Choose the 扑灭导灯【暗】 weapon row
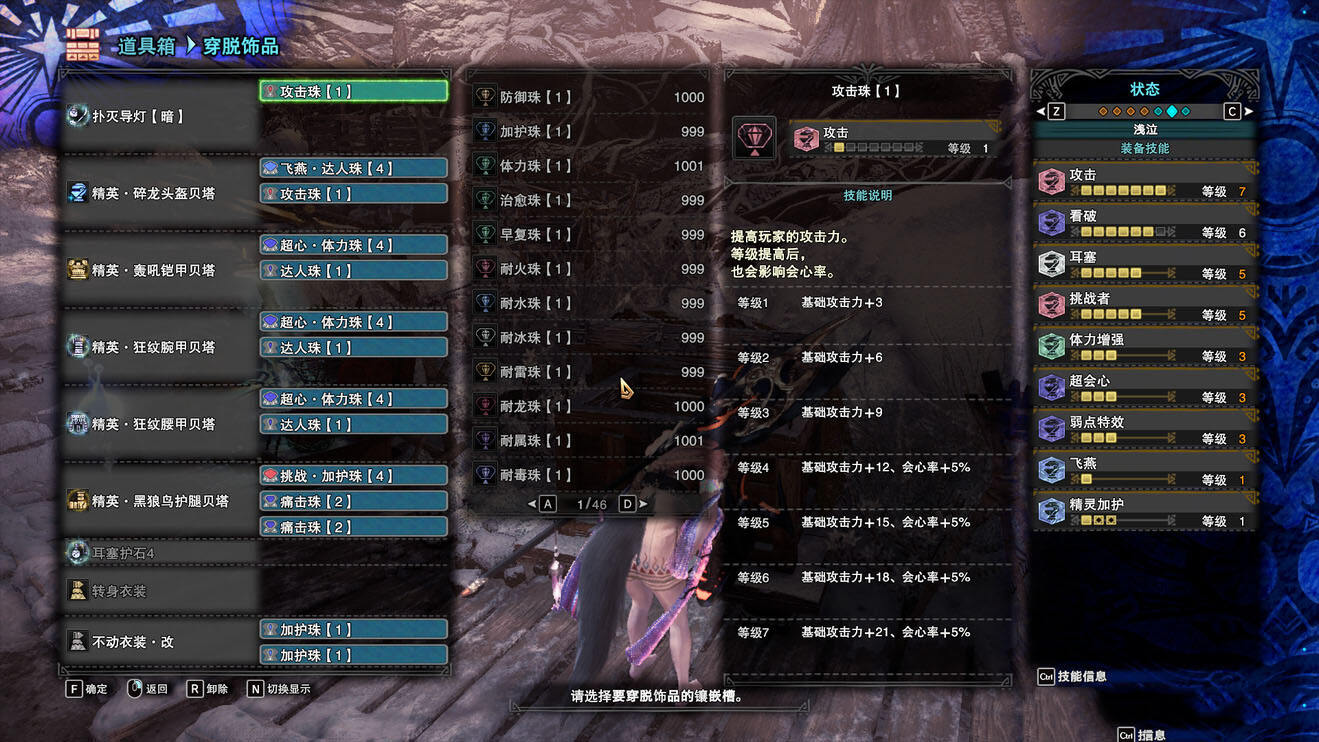Screen dimensions: 1319x742 click(160, 116)
